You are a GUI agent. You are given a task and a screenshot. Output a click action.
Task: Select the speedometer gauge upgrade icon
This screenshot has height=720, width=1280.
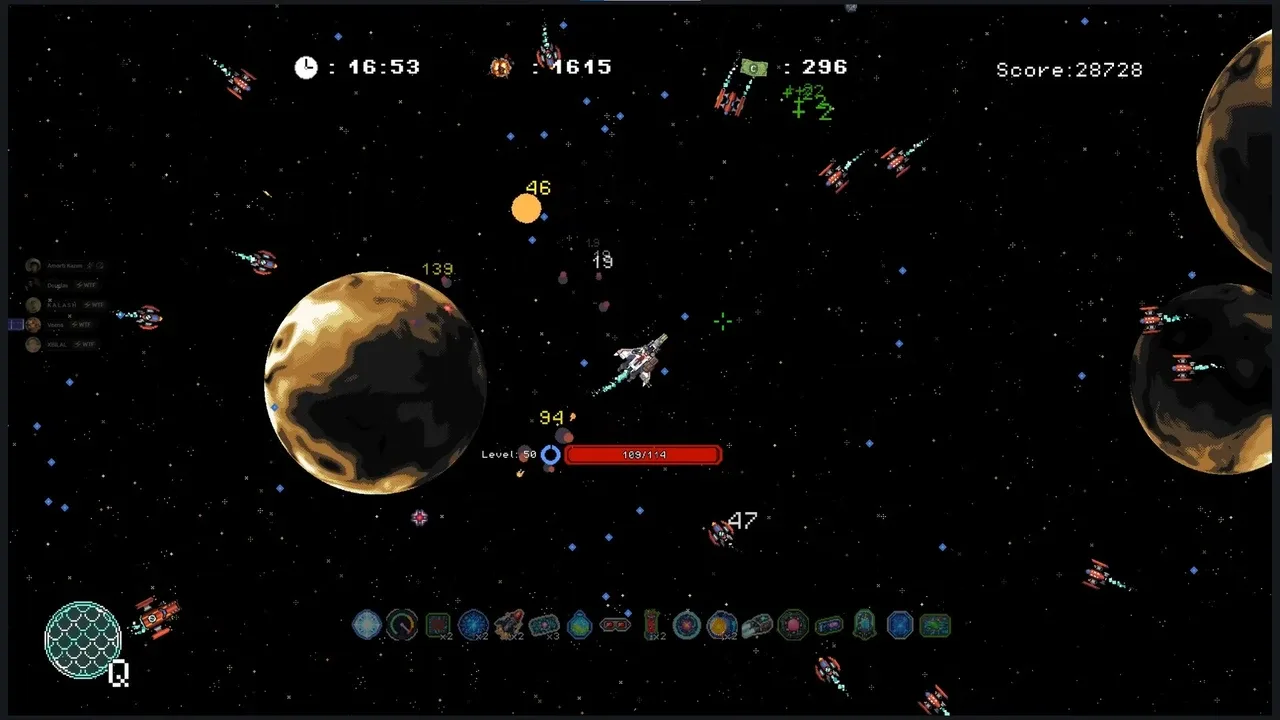[402, 626]
